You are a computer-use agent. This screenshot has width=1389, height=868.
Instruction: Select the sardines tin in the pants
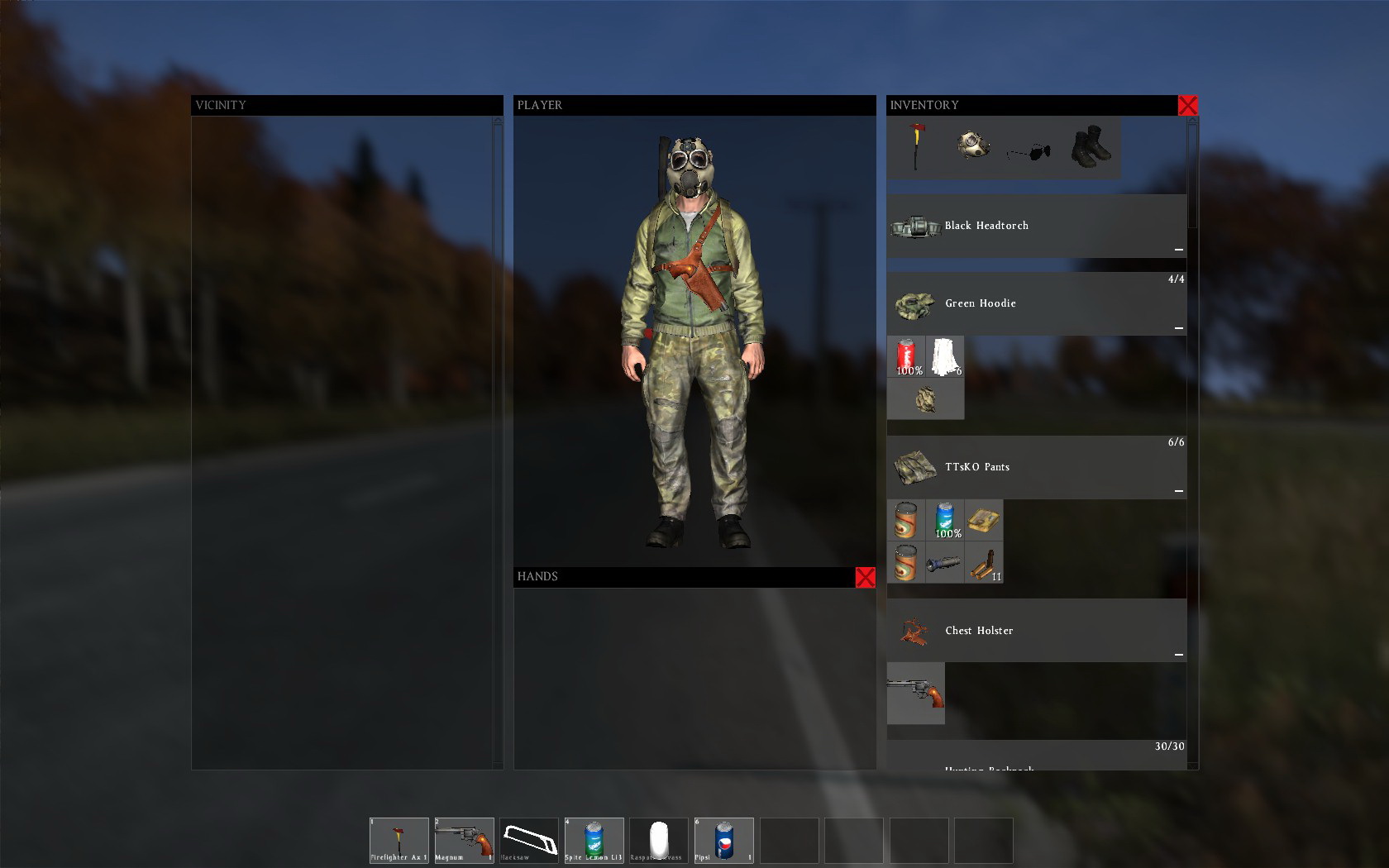984,520
